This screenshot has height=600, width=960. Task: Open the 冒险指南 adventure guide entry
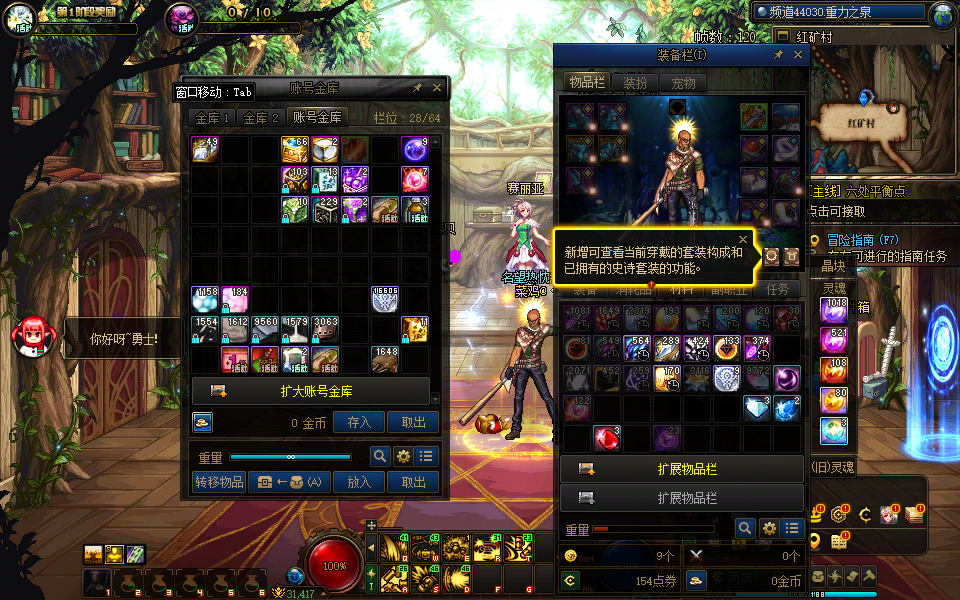[x=865, y=240]
